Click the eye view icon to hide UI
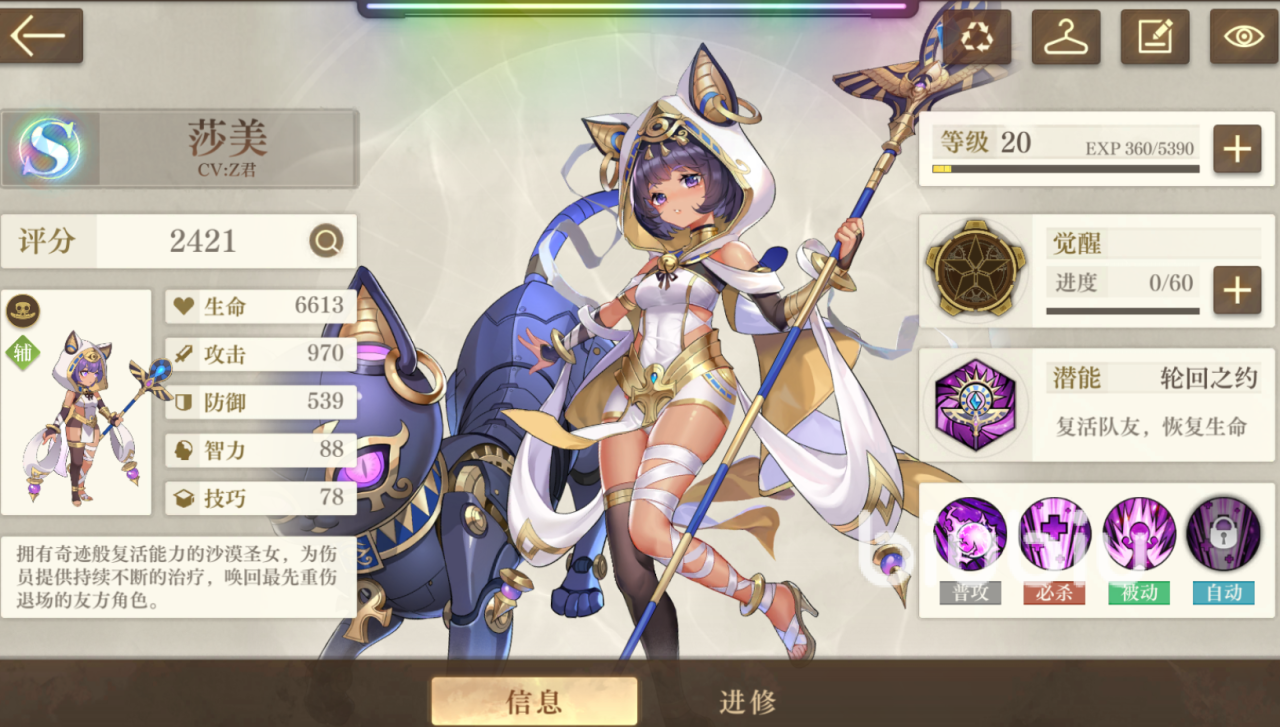Screen dimensions: 1280x727 pyautogui.click(x=1242, y=37)
